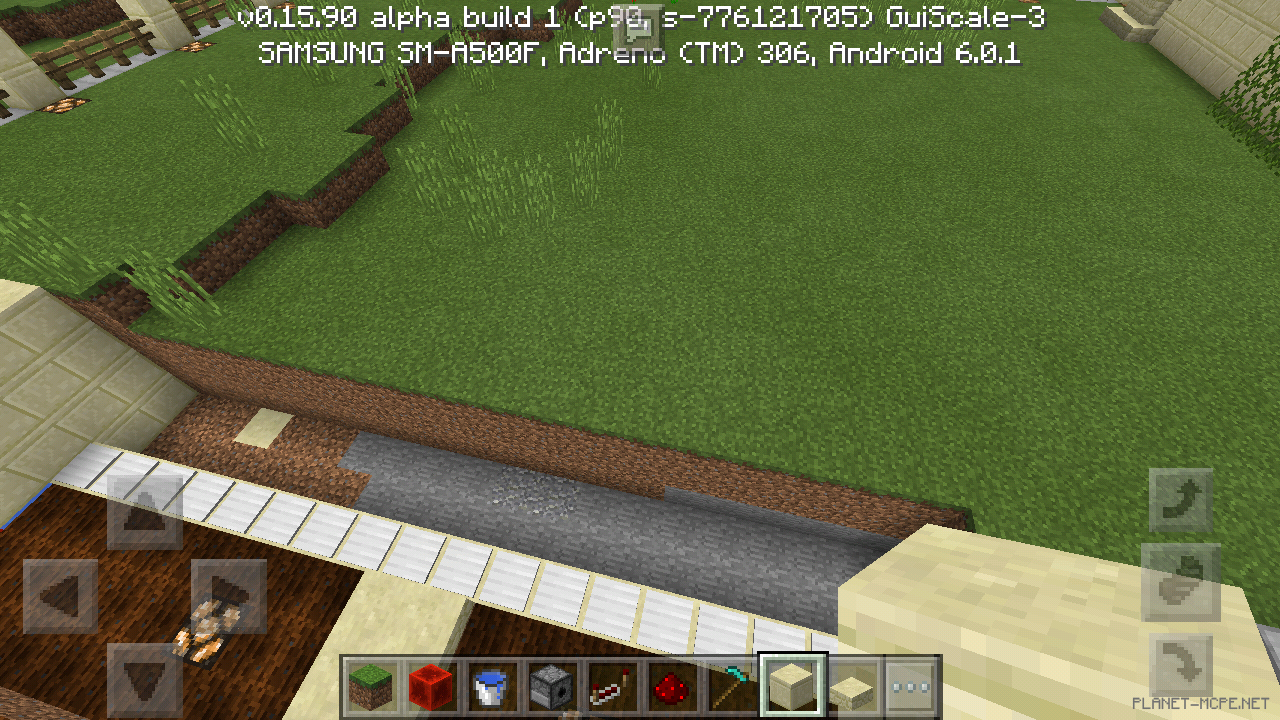The image size is (1280, 720).
Task: Select the redstone block hotbar slot
Action: pyautogui.click(x=432, y=685)
